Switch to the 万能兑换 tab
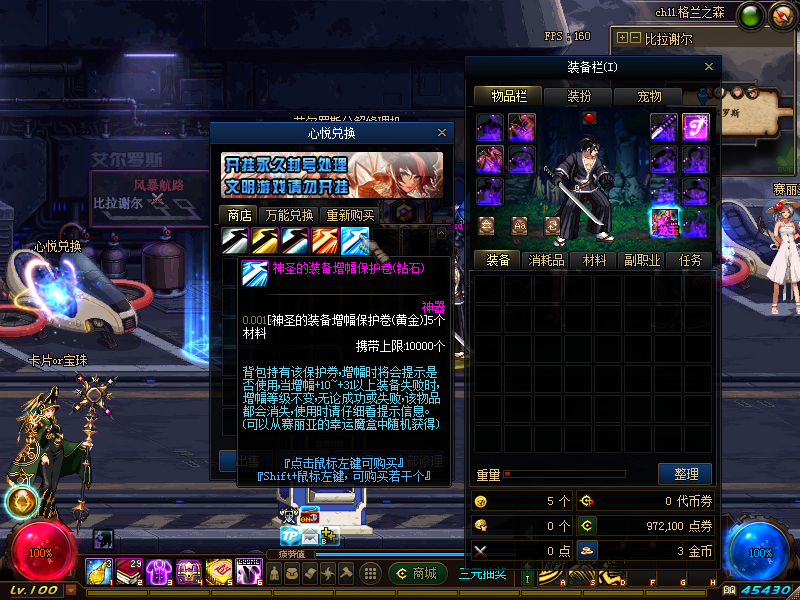800x600 pixels. coord(289,215)
